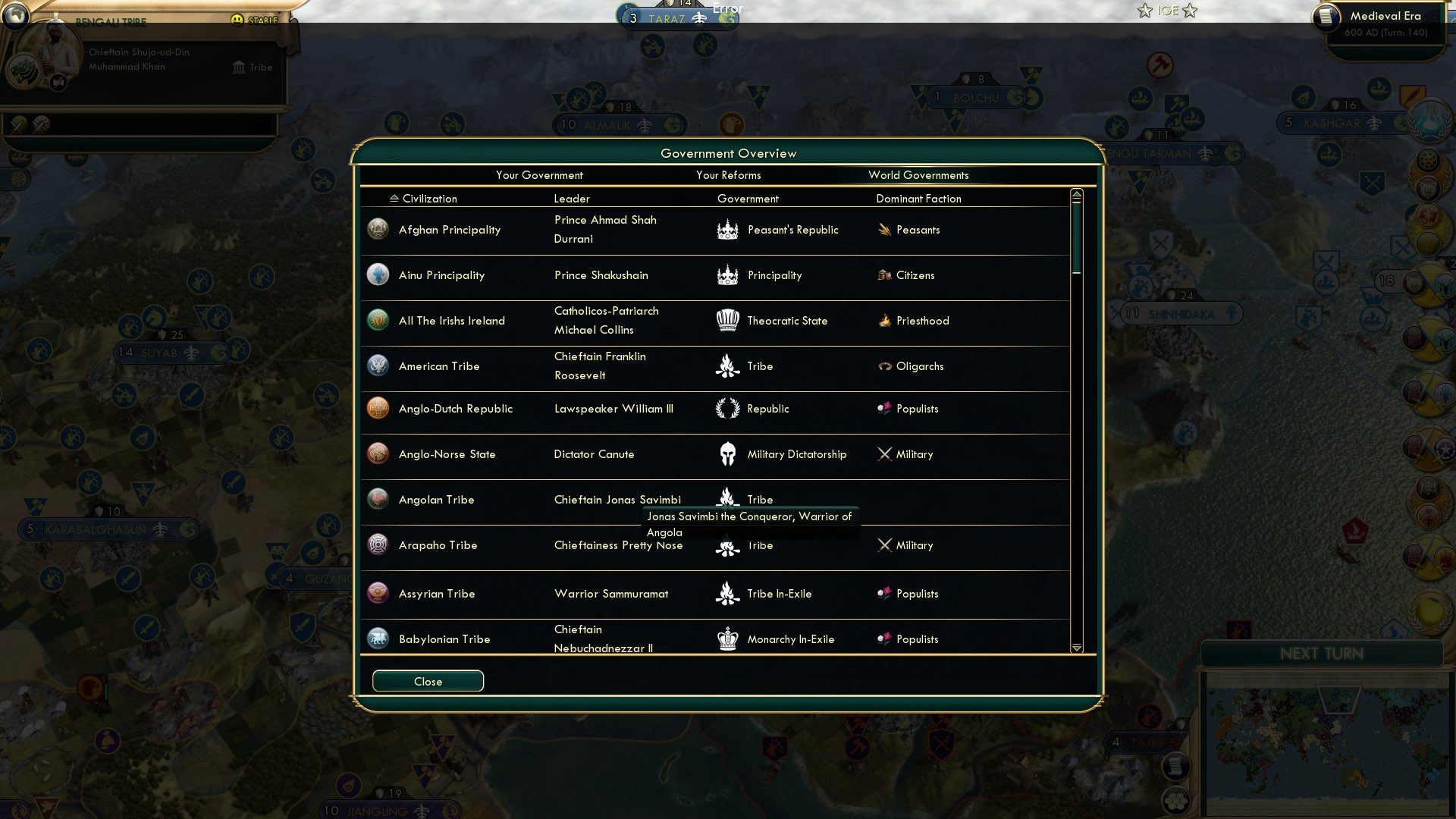Click the Ainu Principality globe civilization icon
Viewport: 1456px width, 819px height.
coord(378,275)
